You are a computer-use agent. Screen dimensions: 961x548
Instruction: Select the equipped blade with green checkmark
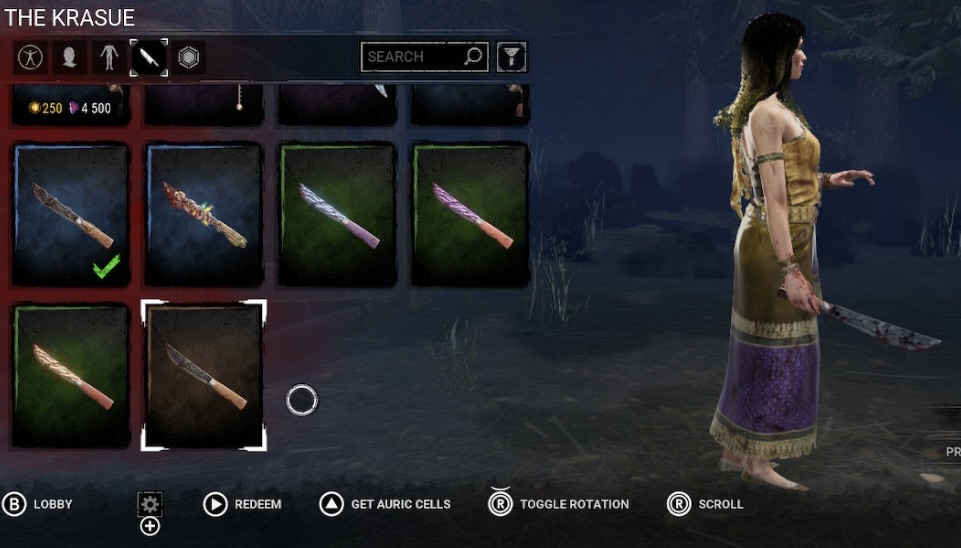pos(70,214)
